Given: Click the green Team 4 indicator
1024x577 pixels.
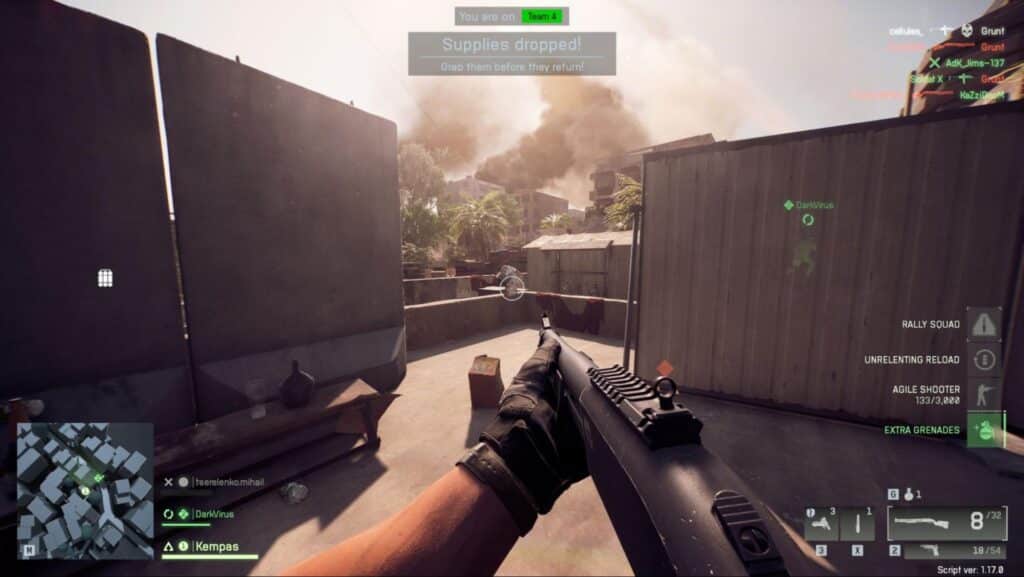Looking at the screenshot, I should [x=544, y=16].
